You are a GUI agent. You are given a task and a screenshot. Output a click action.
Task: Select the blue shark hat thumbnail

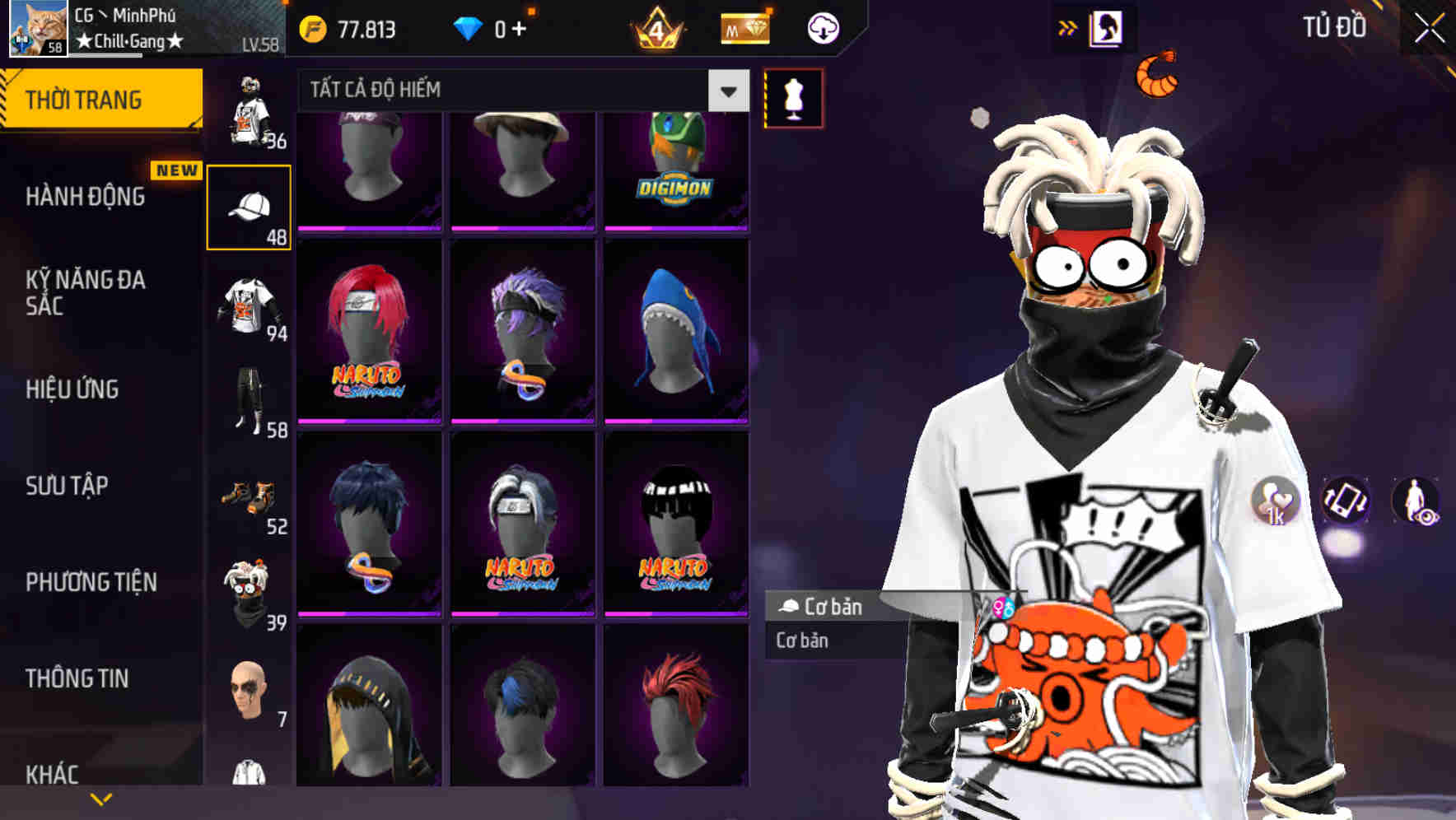pos(677,329)
